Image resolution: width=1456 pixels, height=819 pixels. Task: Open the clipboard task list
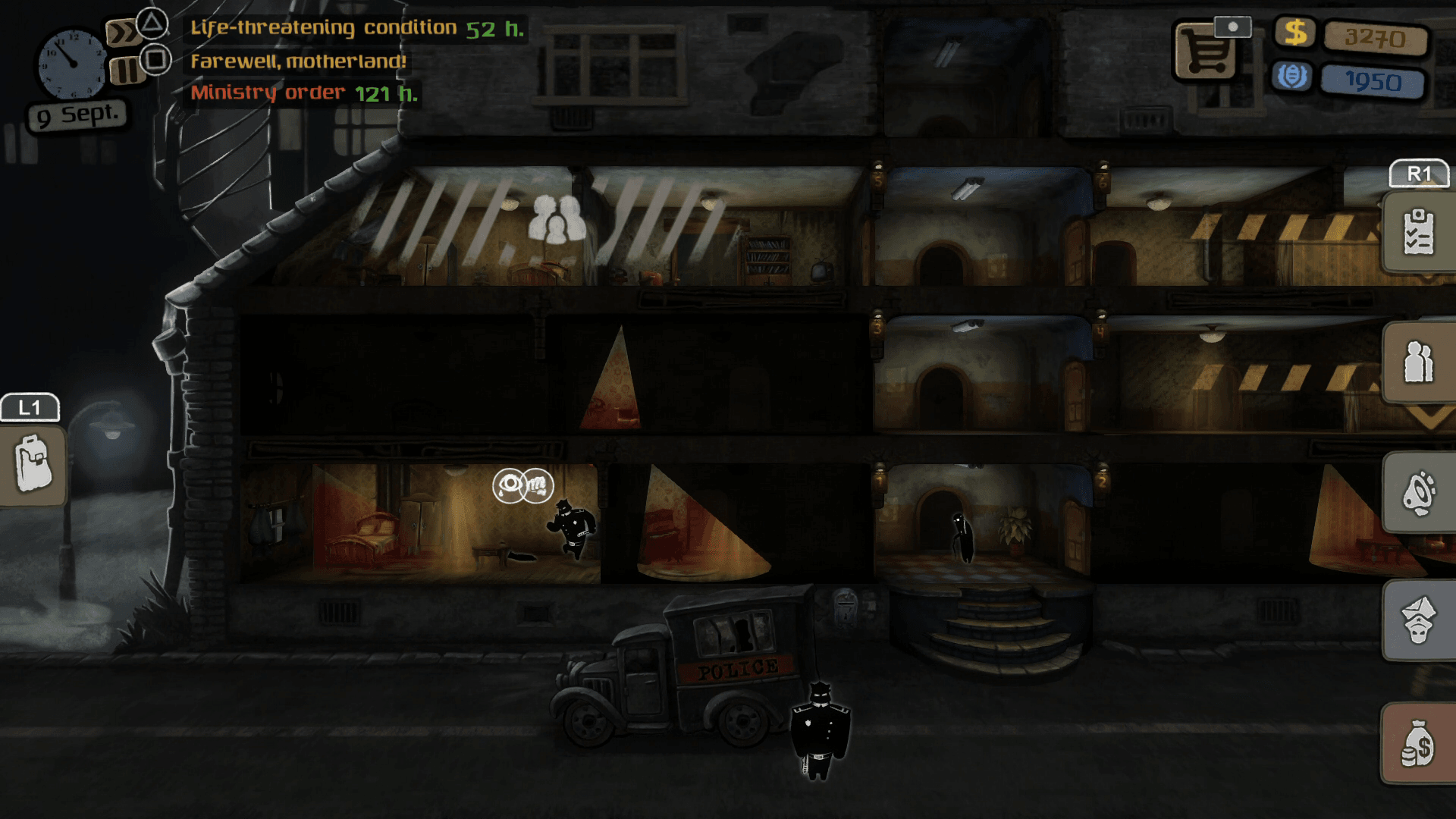pos(1417,232)
